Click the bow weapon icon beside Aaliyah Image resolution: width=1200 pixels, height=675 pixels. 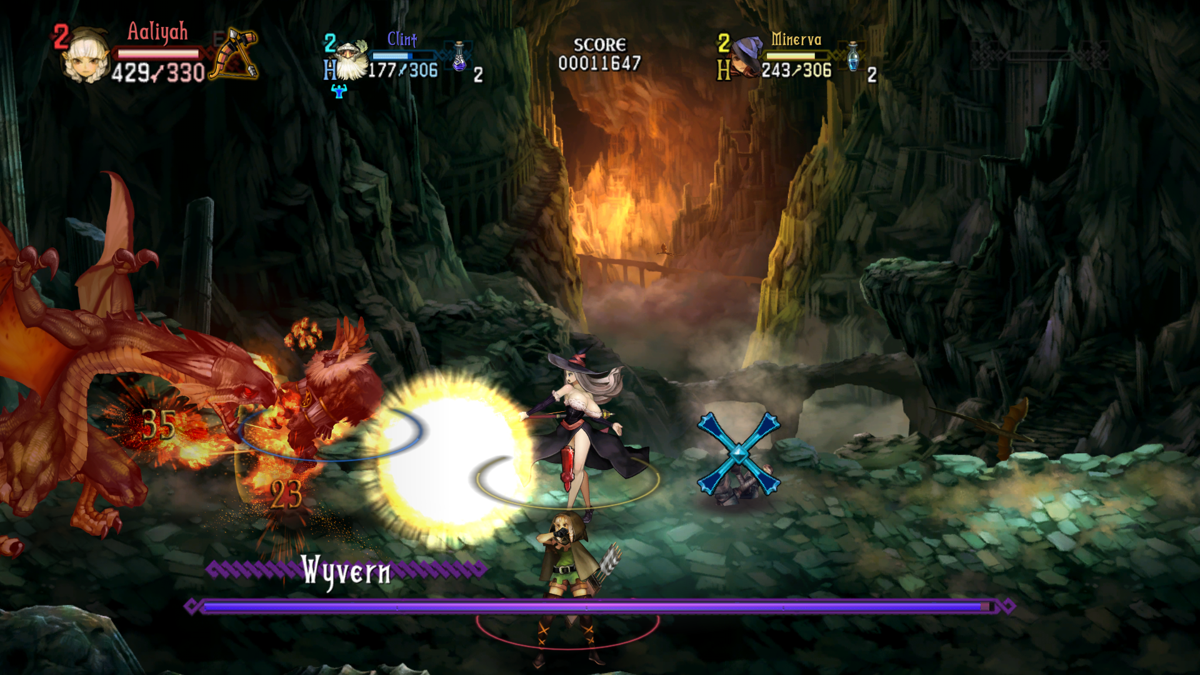tap(234, 53)
